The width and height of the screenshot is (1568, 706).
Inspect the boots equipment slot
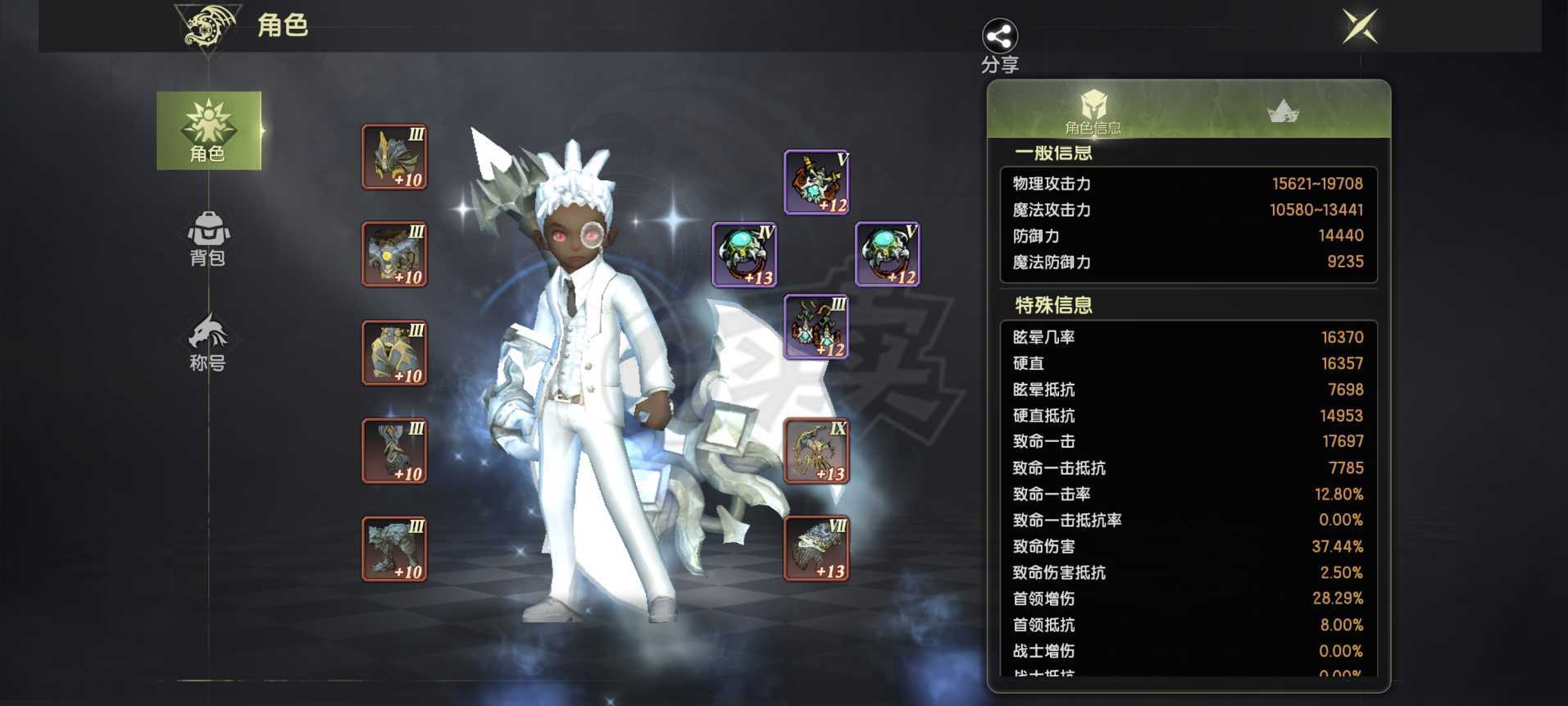coord(394,549)
